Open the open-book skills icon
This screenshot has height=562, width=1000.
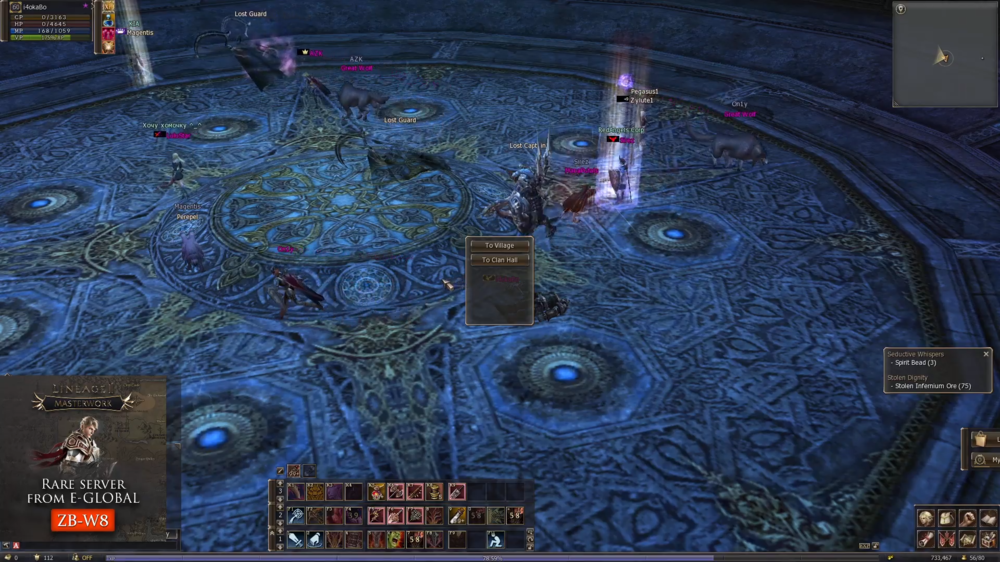point(988,518)
